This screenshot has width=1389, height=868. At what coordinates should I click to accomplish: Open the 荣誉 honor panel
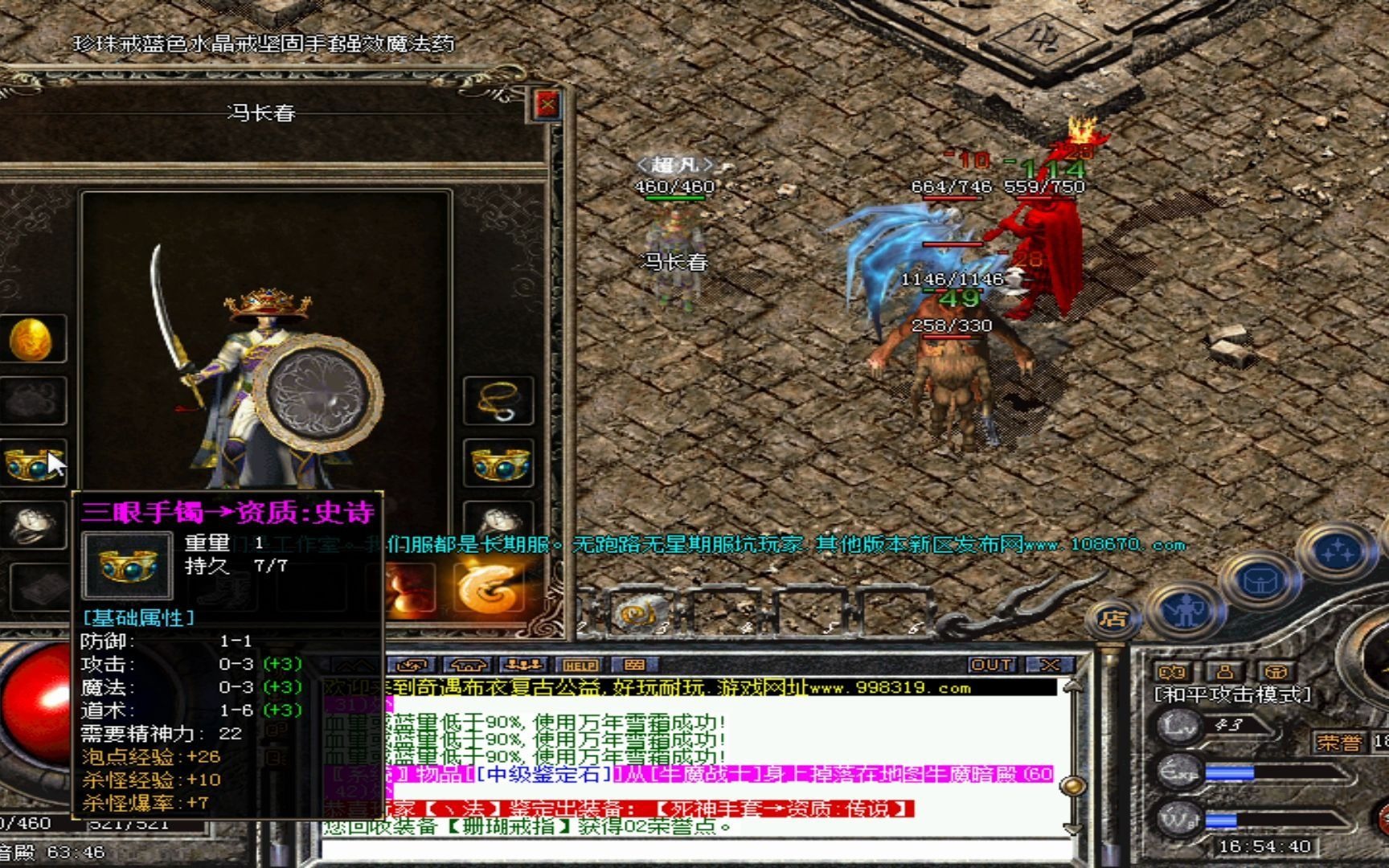[1338, 742]
